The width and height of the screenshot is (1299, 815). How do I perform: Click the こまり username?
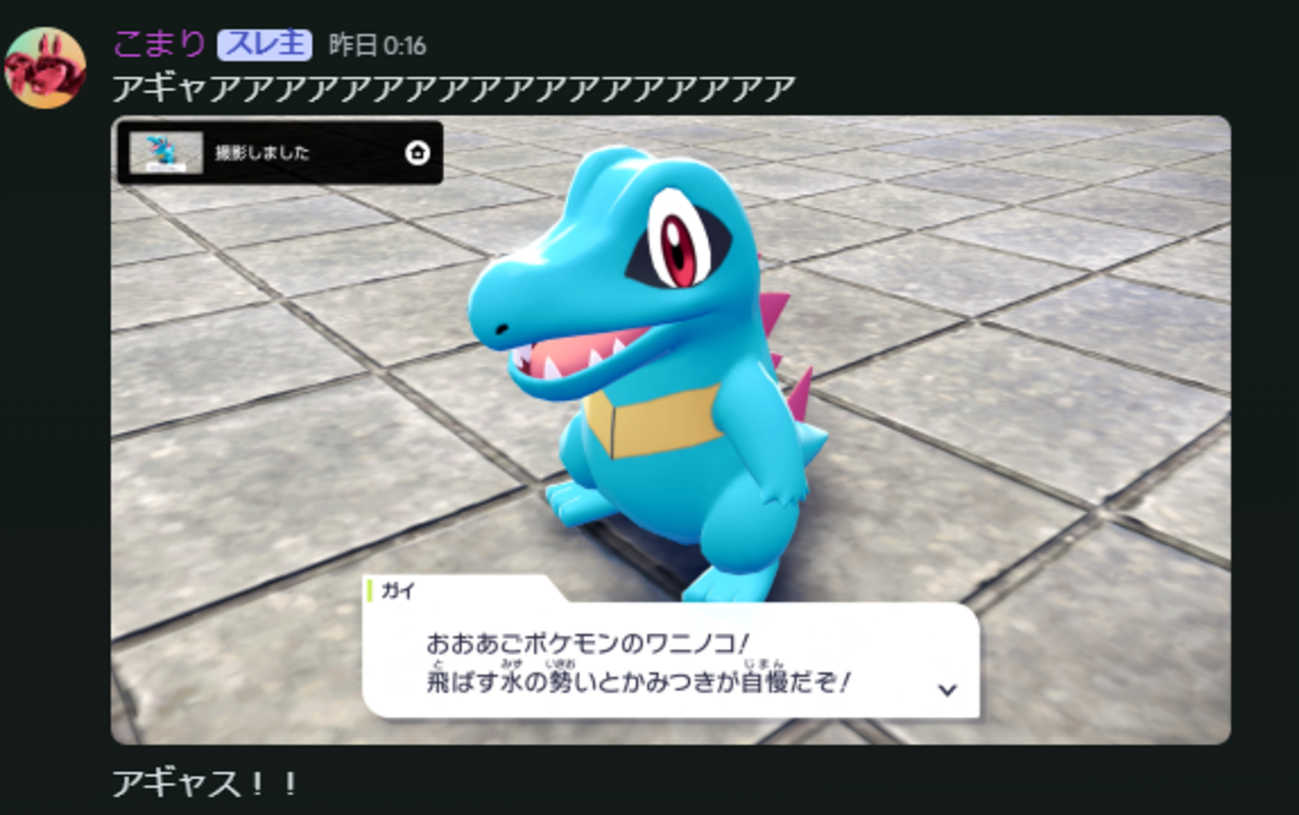click(159, 44)
